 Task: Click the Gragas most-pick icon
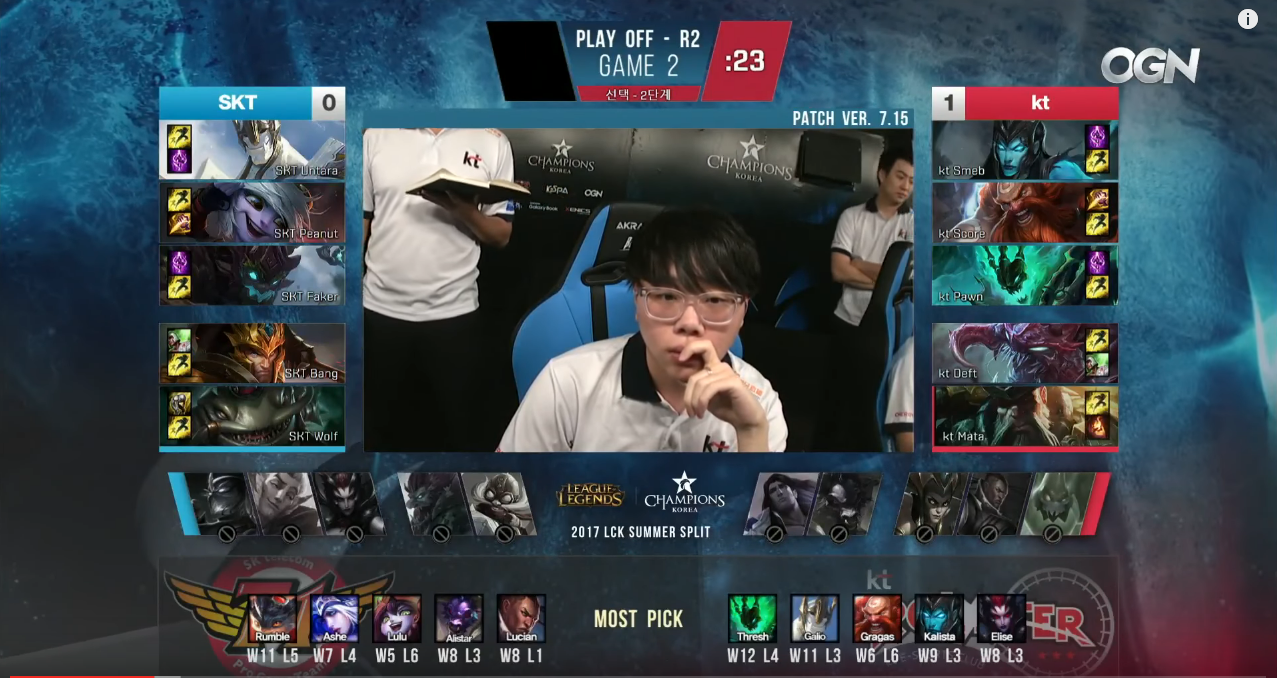coord(877,619)
